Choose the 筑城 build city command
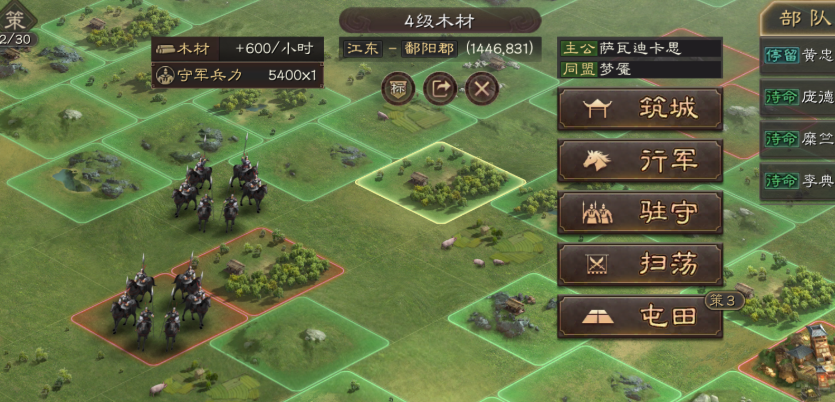Screen dimensions: 835x402 pyautogui.click(x=640, y=109)
